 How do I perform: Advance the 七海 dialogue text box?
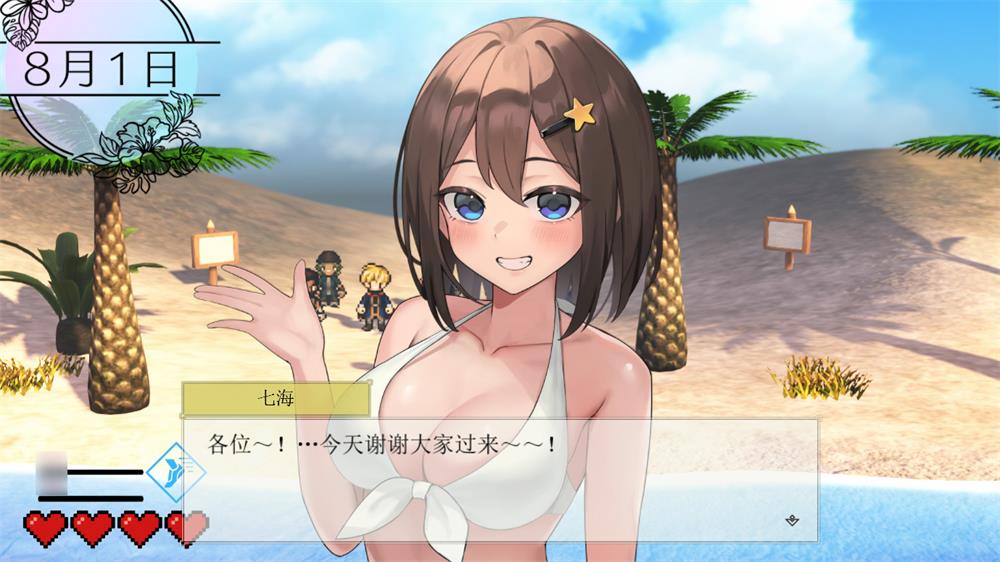pos(500,480)
